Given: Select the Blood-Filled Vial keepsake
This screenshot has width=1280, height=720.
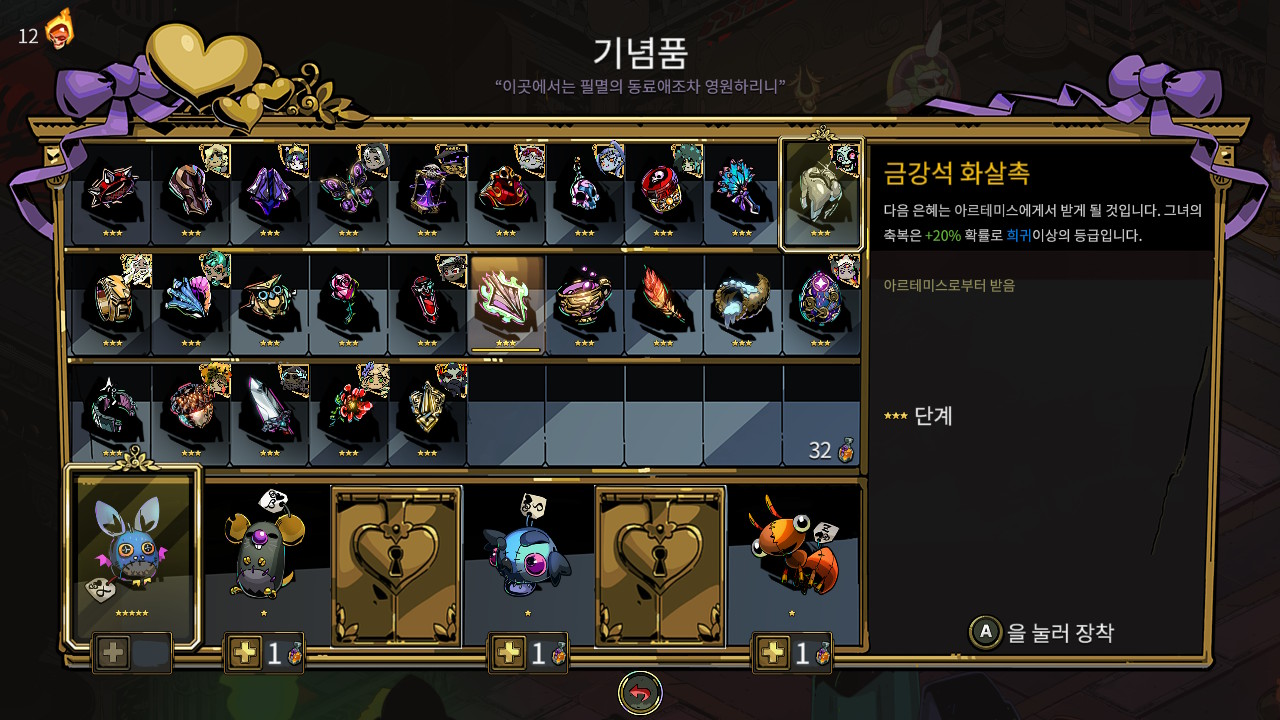Looking at the screenshot, I should pyautogui.click(x=425, y=300).
